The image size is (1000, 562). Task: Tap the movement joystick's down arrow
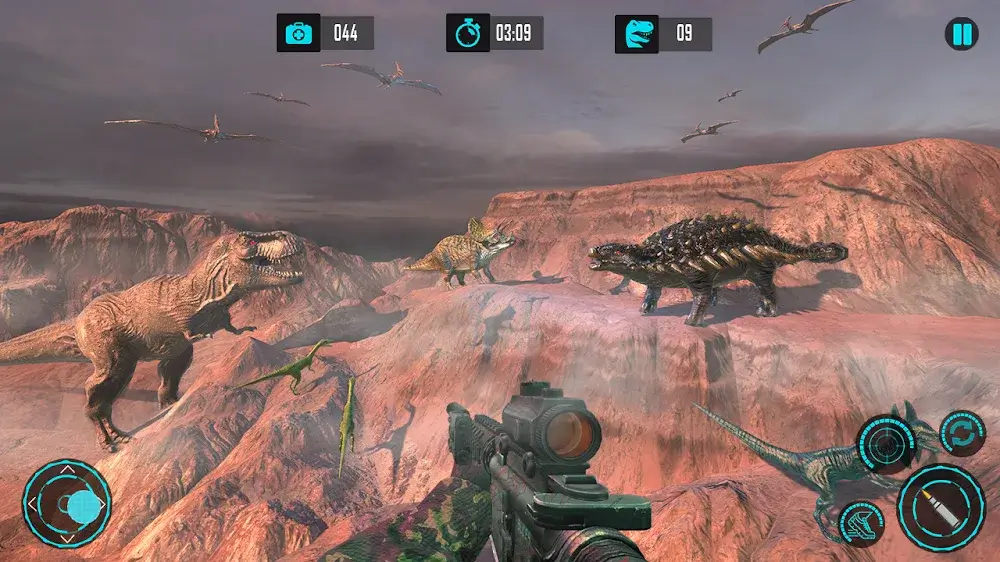tap(67, 538)
